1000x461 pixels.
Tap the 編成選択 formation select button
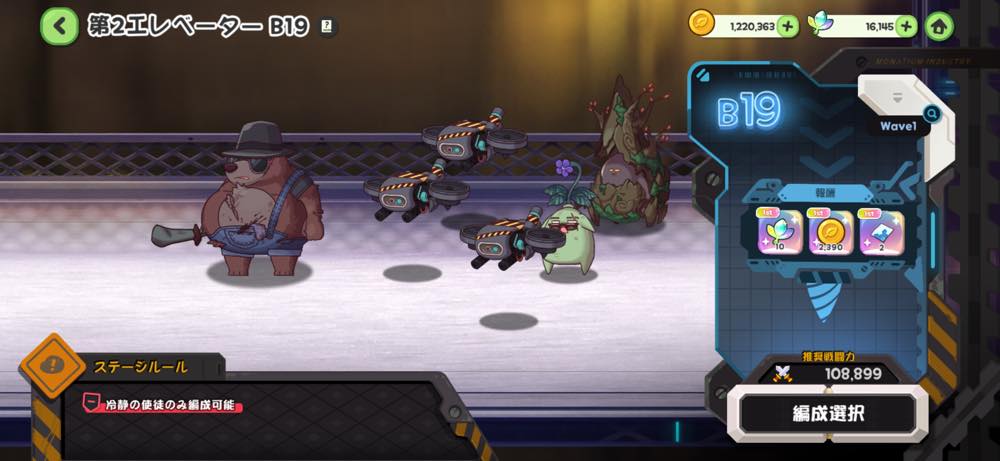click(x=828, y=412)
